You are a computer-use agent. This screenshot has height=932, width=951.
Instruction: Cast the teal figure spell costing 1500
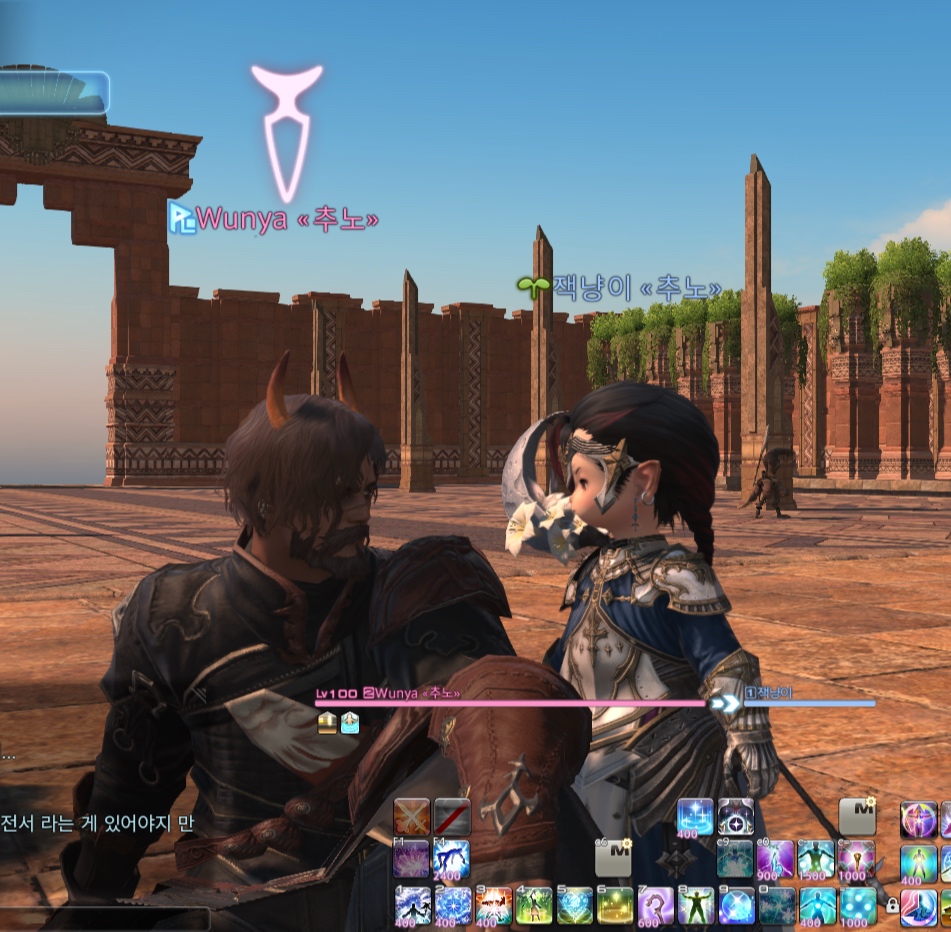pyautogui.click(x=816, y=859)
